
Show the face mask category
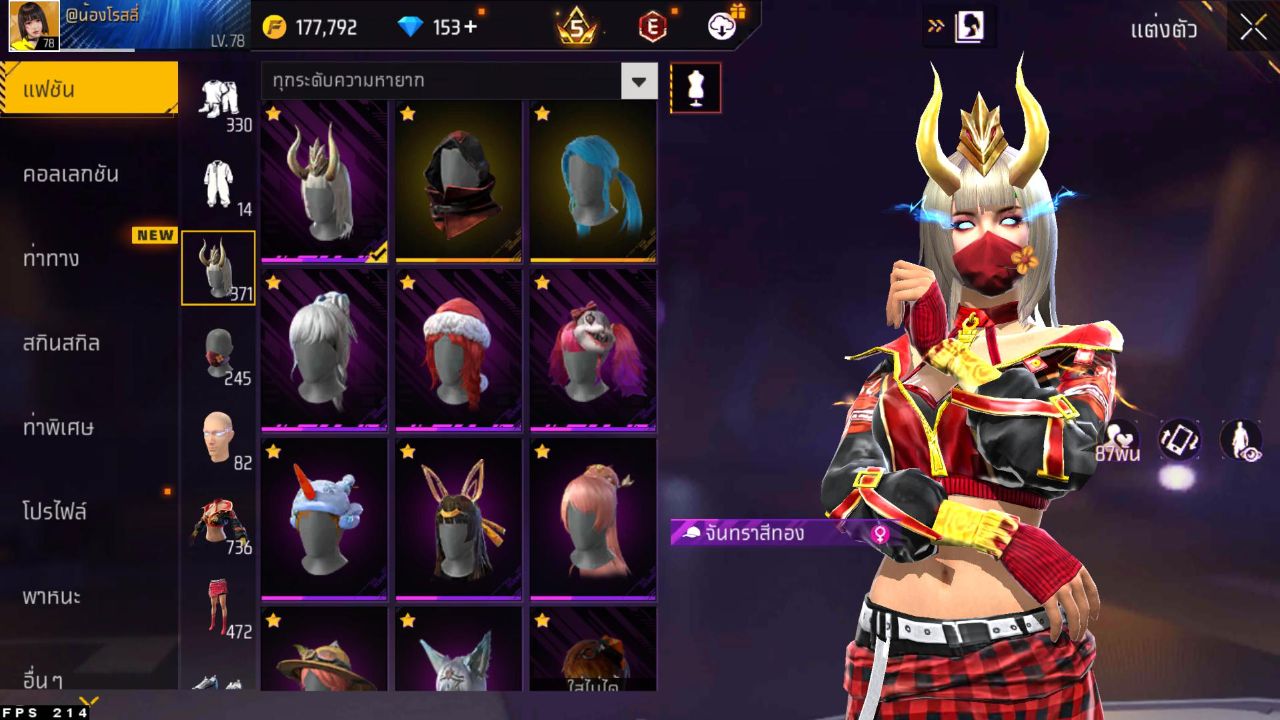pyautogui.click(x=218, y=352)
